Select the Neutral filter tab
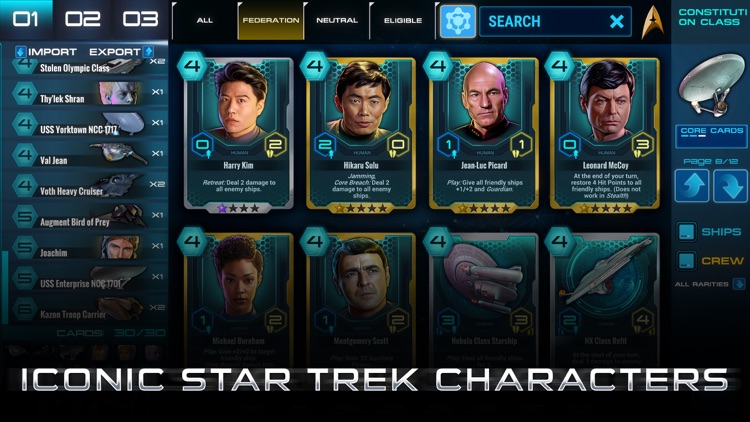Viewport: 750px width, 422px height. (336, 20)
